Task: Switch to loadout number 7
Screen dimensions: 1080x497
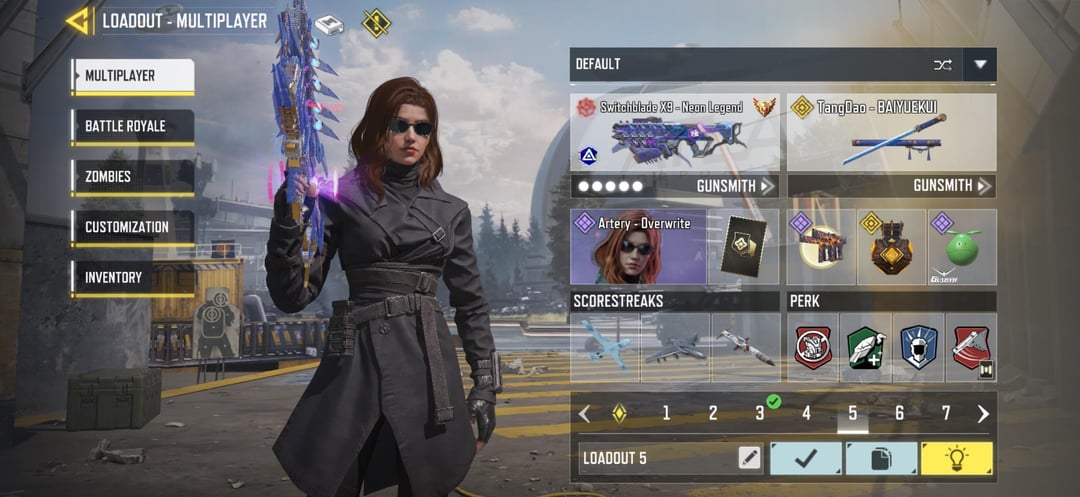Action: (x=946, y=414)
